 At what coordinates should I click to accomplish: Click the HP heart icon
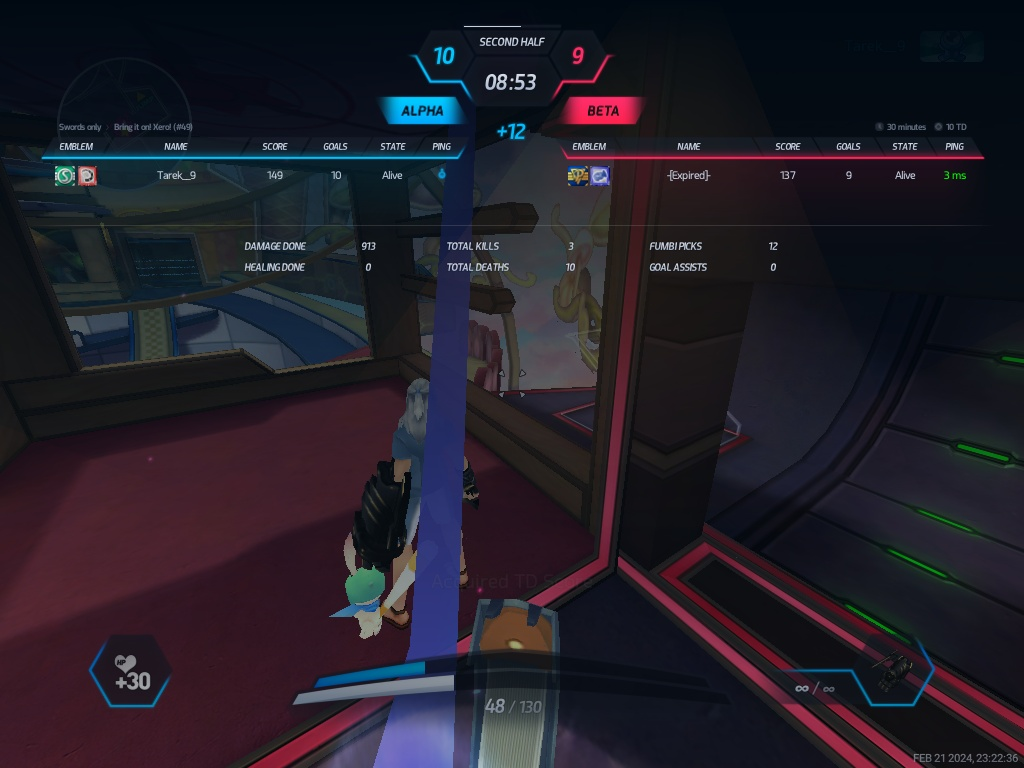[125, 662]
